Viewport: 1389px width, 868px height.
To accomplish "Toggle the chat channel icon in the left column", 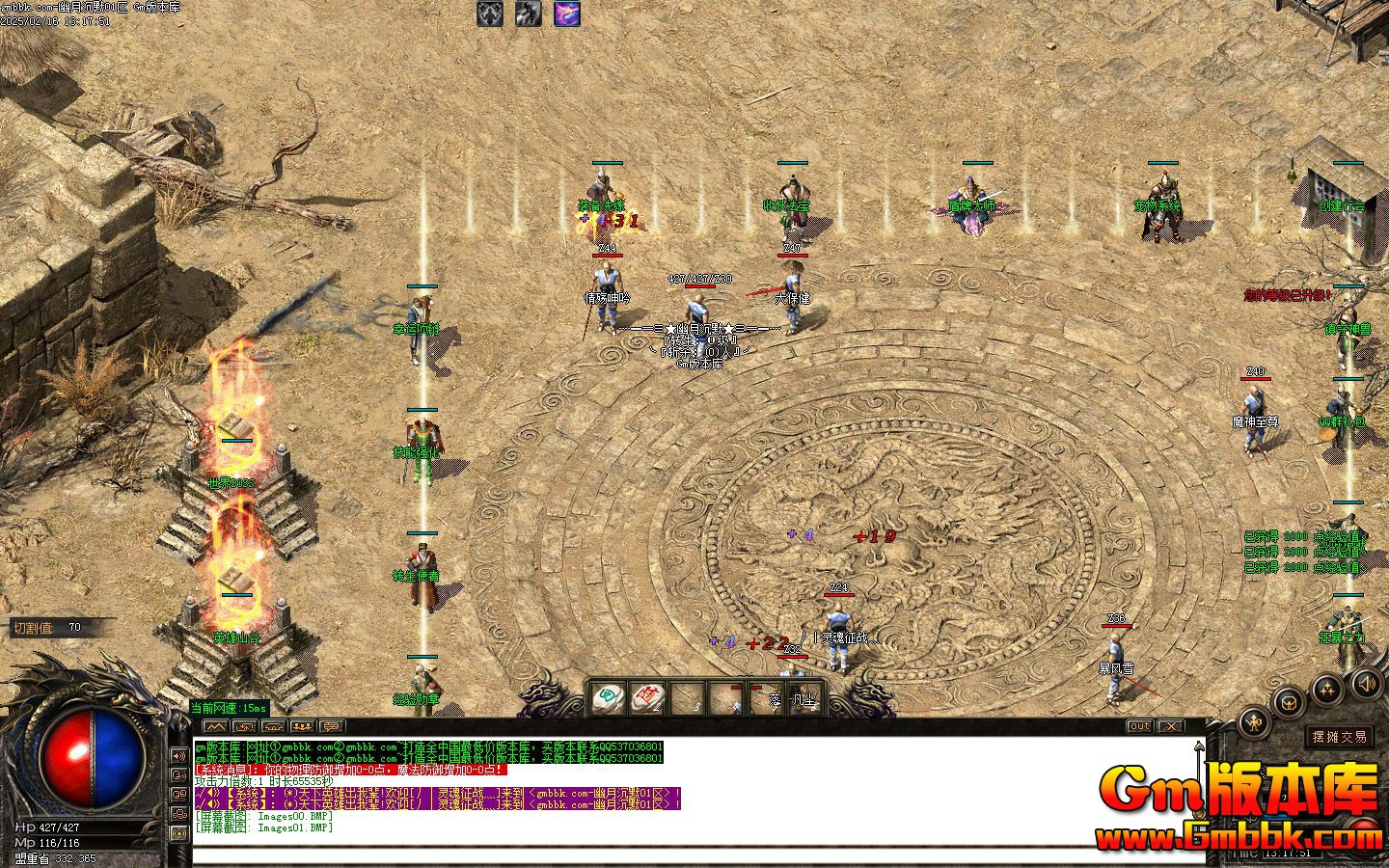I will (x=178, y=794).
